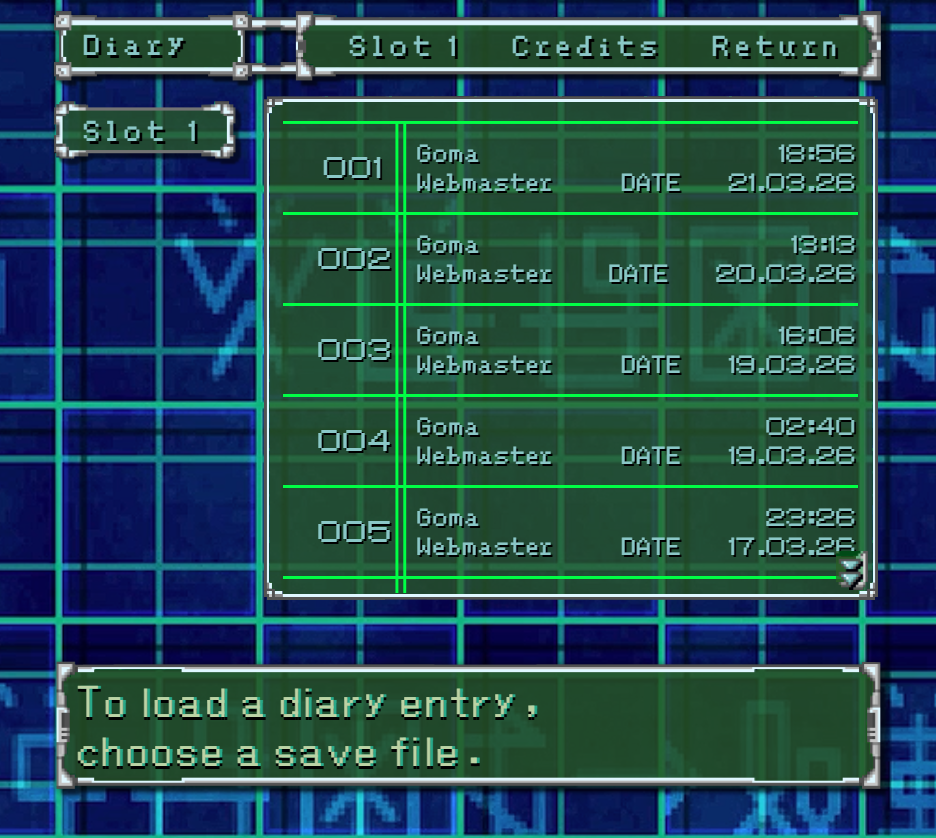Open the Credits option

[x=585, y=47]
